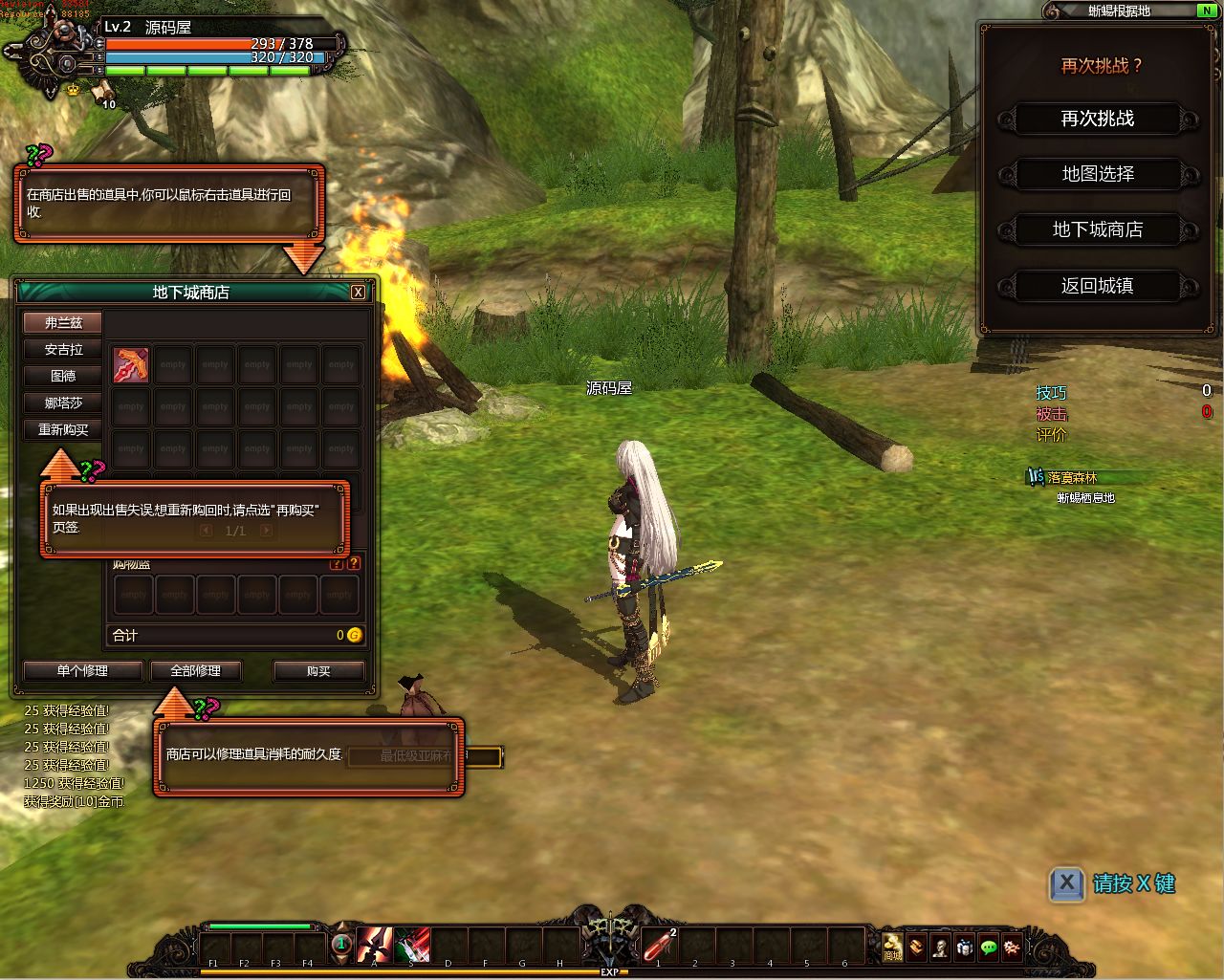
Task: Repair everything with 全部修理
Action: point(195,671)
